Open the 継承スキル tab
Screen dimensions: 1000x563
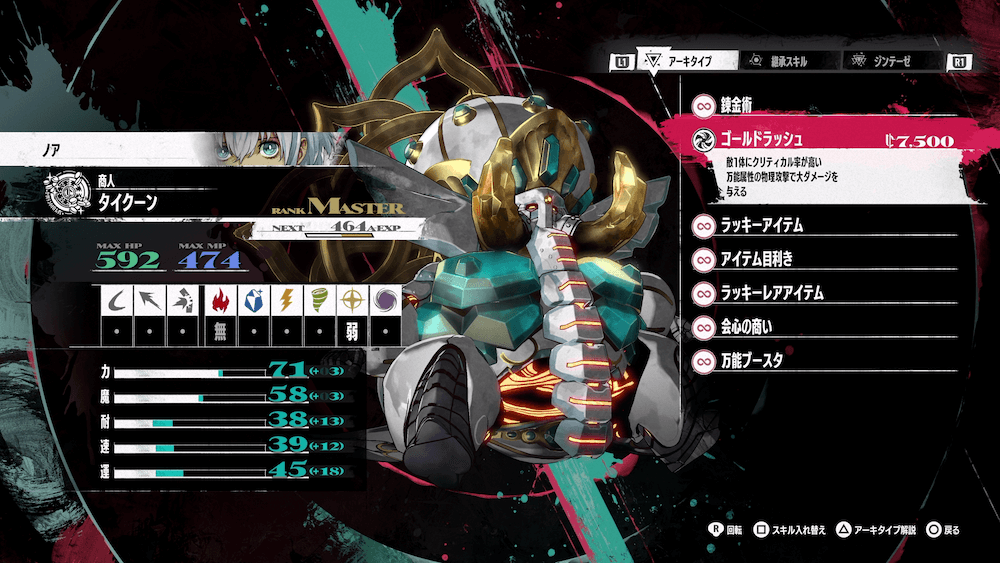(x=787, y=61)
